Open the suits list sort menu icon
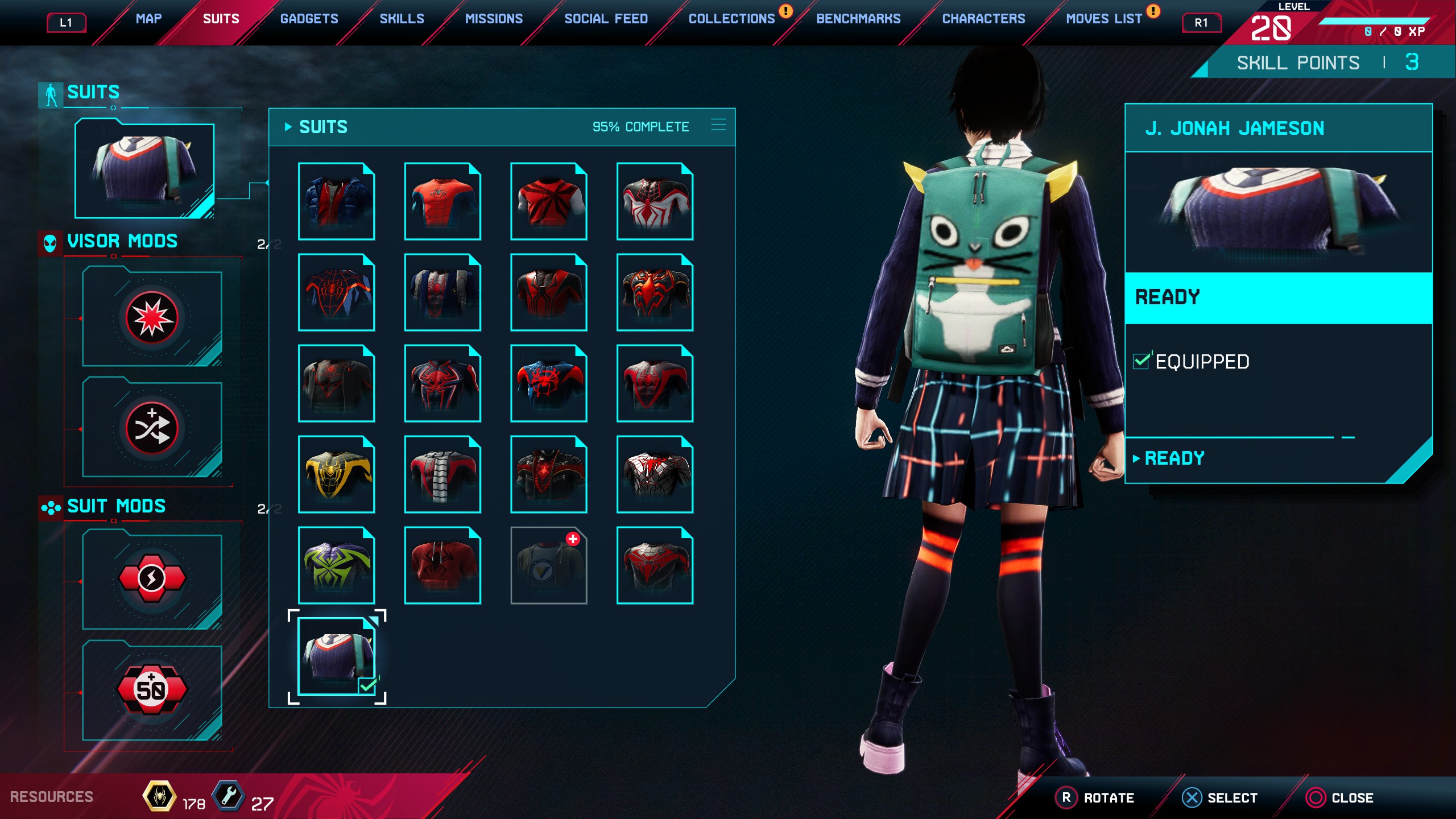This screenshot has width=1456, height=819. [x=718, y=125]
